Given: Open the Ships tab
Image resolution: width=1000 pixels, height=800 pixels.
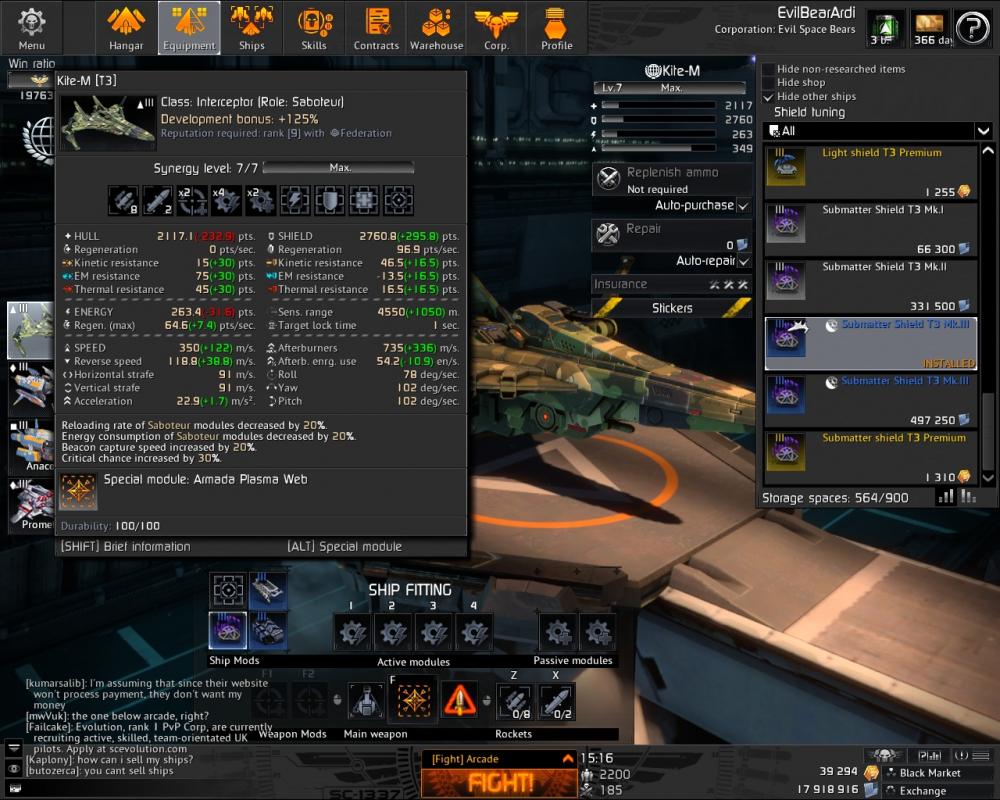Looking at the screenshot, I should pyautogui.click(x=251, y=28).
